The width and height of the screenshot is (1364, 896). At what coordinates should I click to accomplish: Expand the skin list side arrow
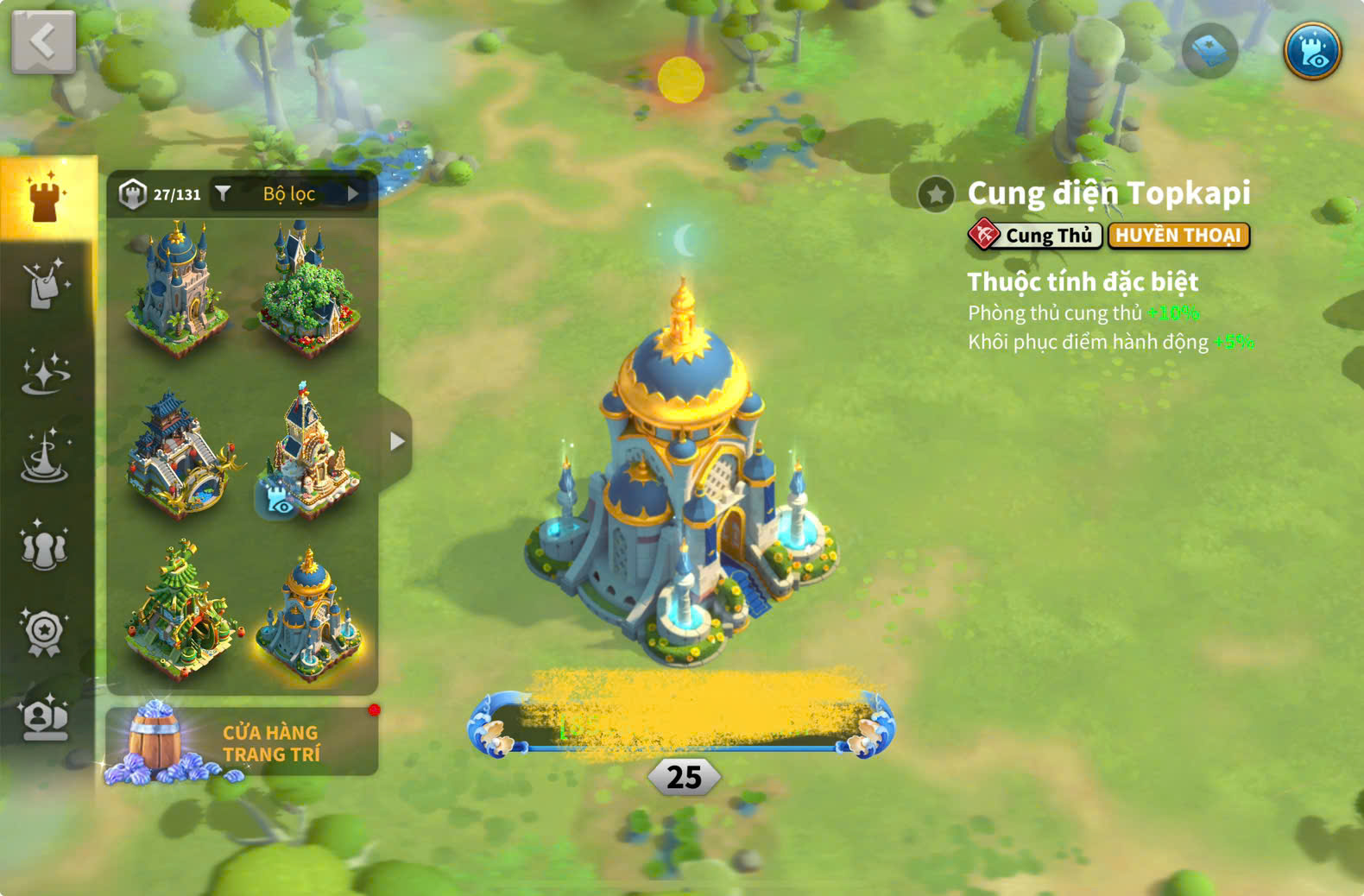[396, 442]
